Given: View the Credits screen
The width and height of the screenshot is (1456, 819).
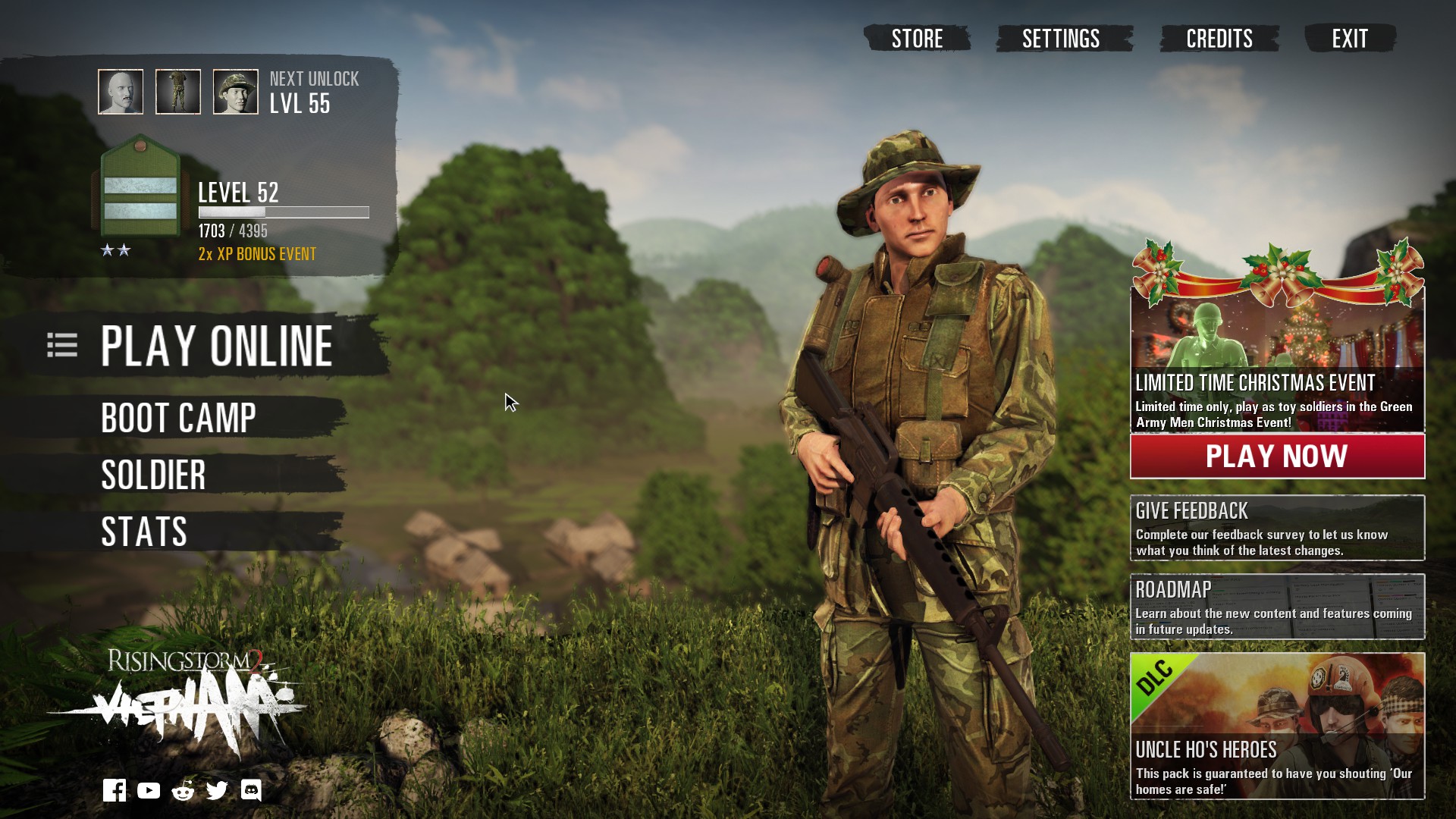Looking at the screenshot, I should [1219, 39].
